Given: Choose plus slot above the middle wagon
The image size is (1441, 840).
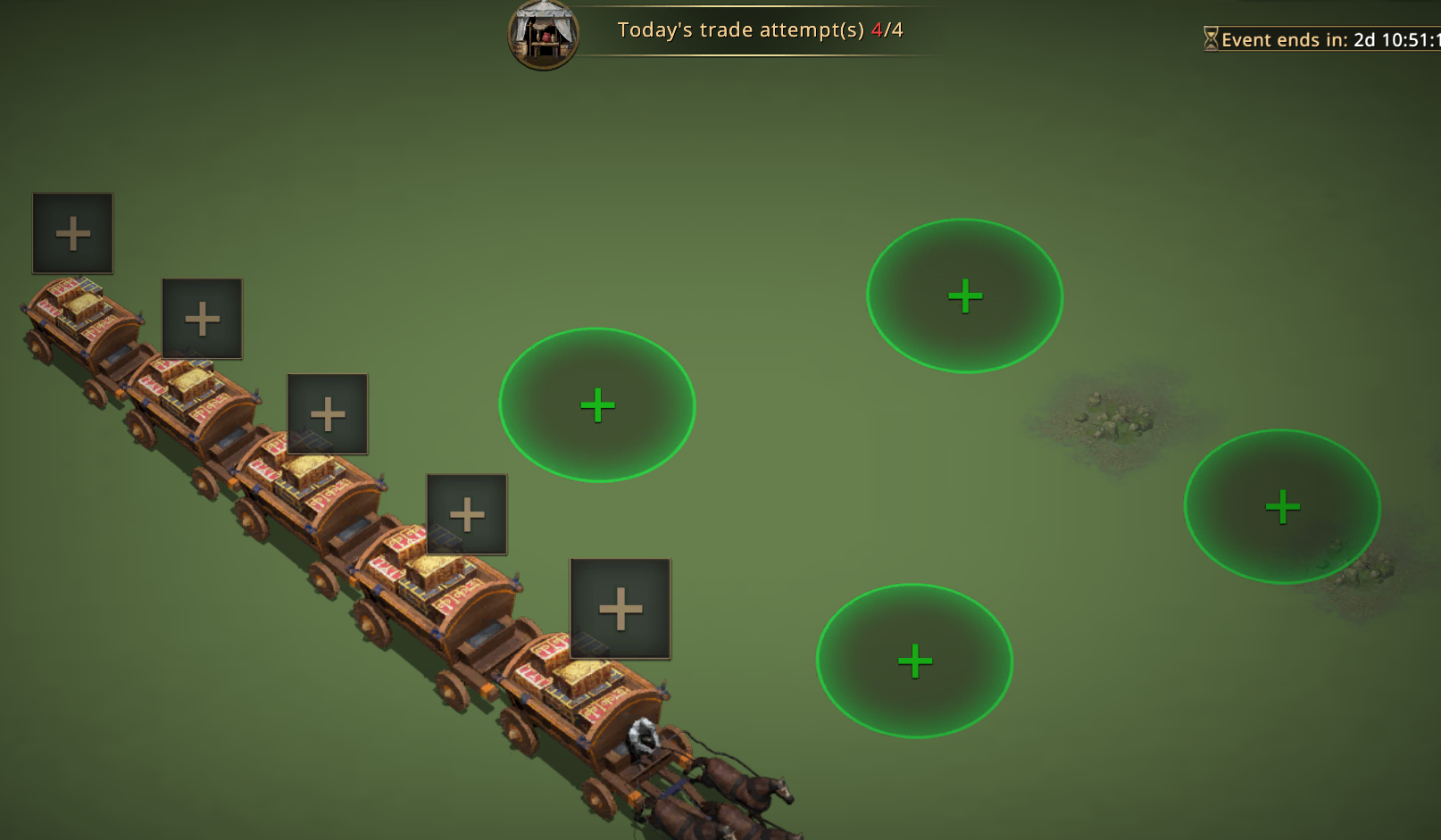Looking at the screenshot, I should coord(327,414).
